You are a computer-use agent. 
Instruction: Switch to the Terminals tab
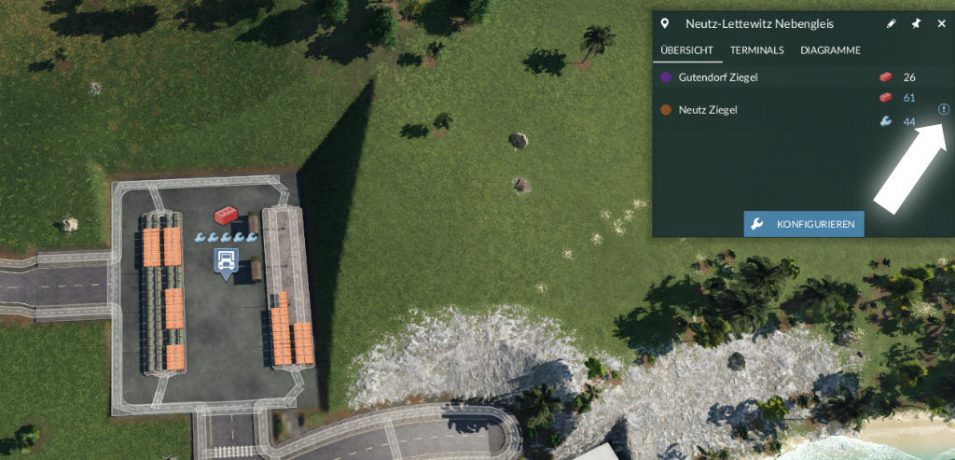(757, 50)
